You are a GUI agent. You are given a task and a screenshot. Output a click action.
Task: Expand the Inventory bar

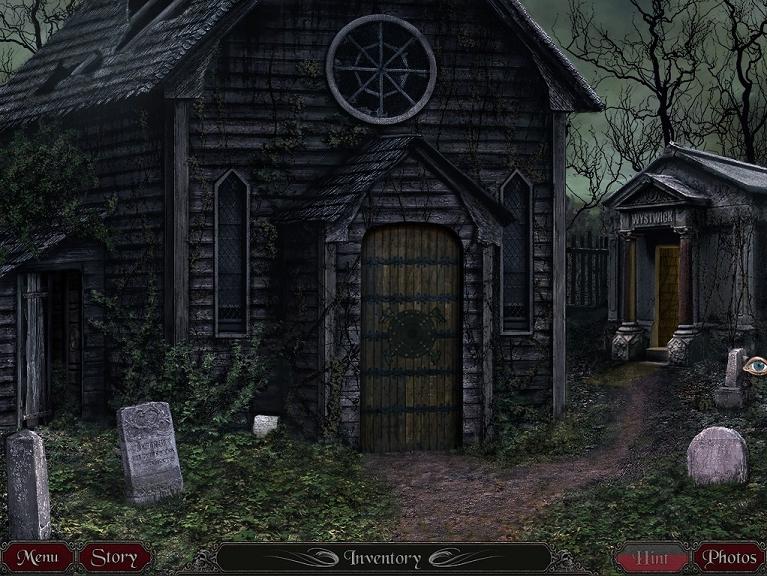pos(383,558)
